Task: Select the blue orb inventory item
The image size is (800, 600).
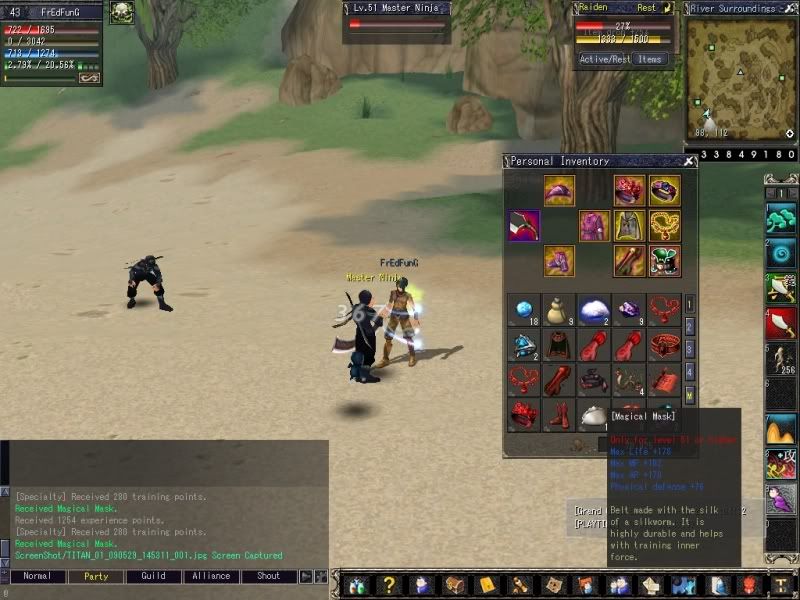Action: (x=523, y=310)
